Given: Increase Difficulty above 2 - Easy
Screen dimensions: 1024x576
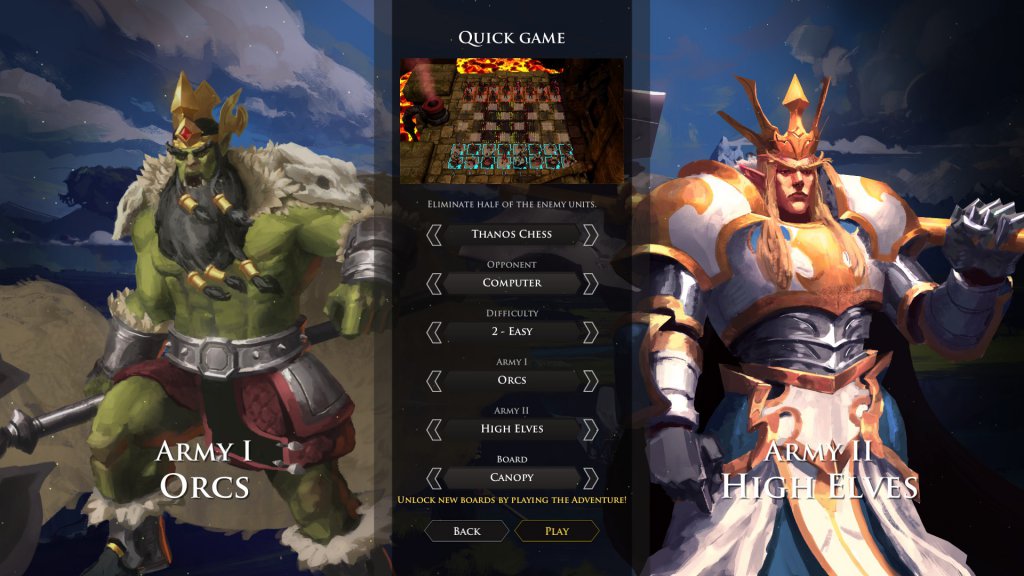Looking at the screenshot, I should 591,332.
